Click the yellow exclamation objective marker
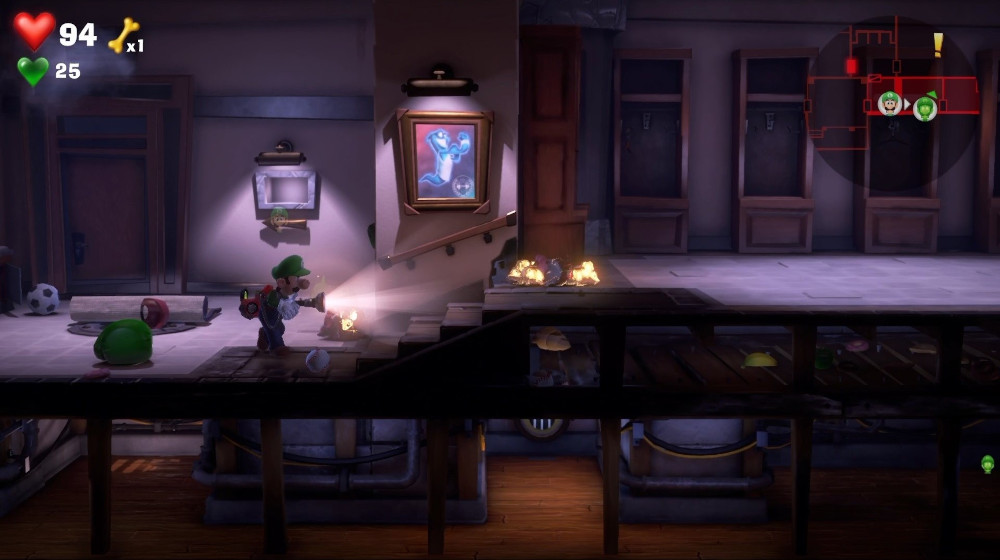This screenshot has width=1000, height=560. pyautogui.click(x=938, y=44)
